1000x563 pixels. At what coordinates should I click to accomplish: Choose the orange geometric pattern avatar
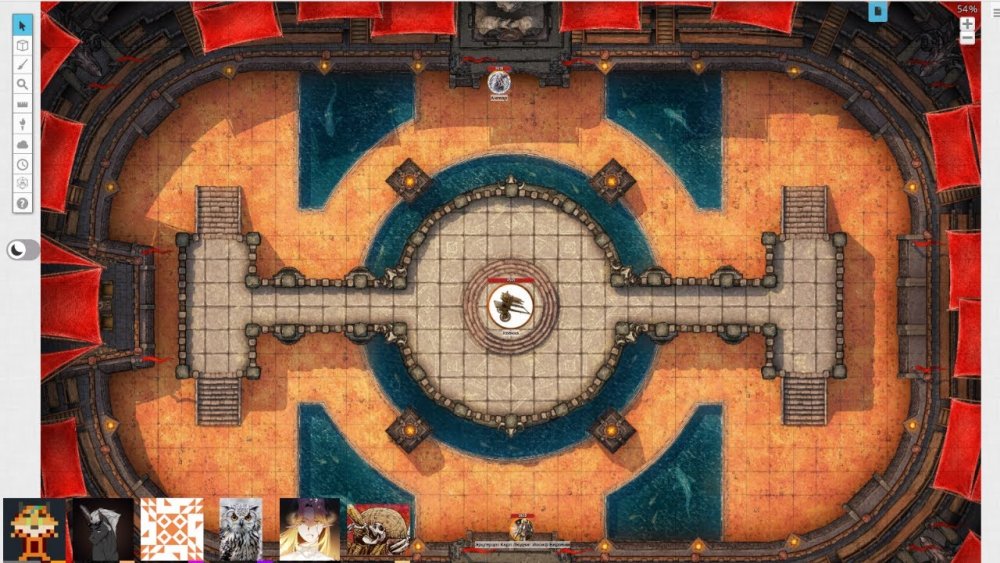click(172, 529)
